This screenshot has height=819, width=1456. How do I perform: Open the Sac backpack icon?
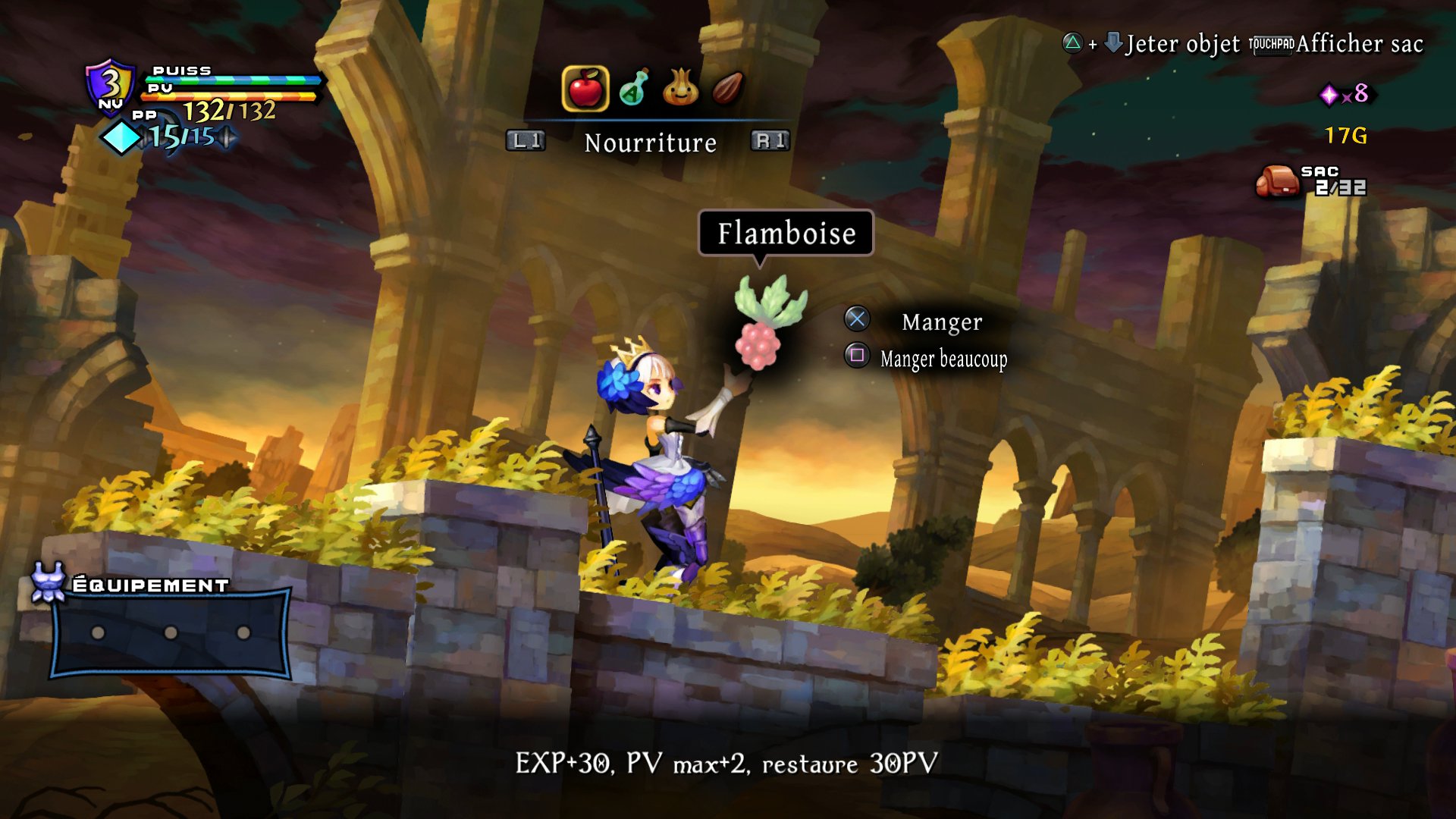1278,180
